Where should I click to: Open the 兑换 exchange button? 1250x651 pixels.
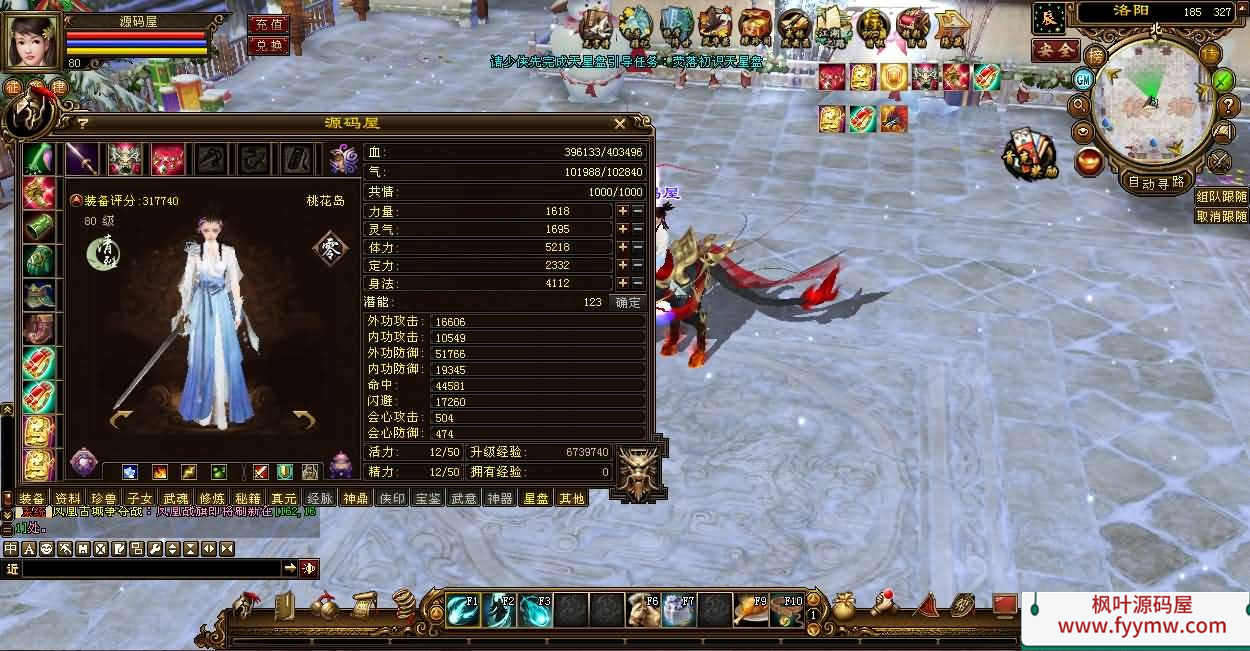click(267, 45)
